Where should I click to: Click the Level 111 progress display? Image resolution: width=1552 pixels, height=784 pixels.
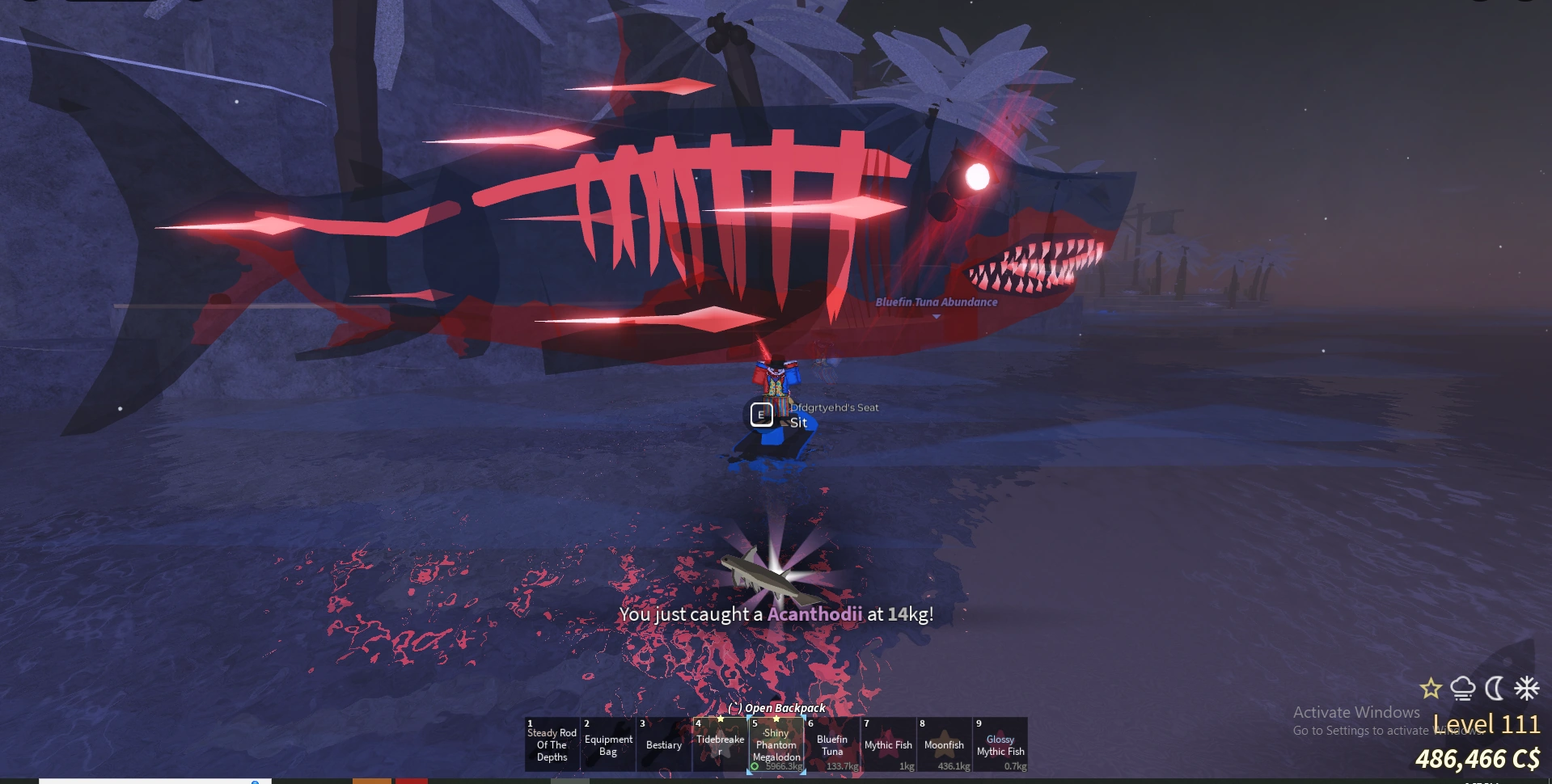[x=1482, y=723]
